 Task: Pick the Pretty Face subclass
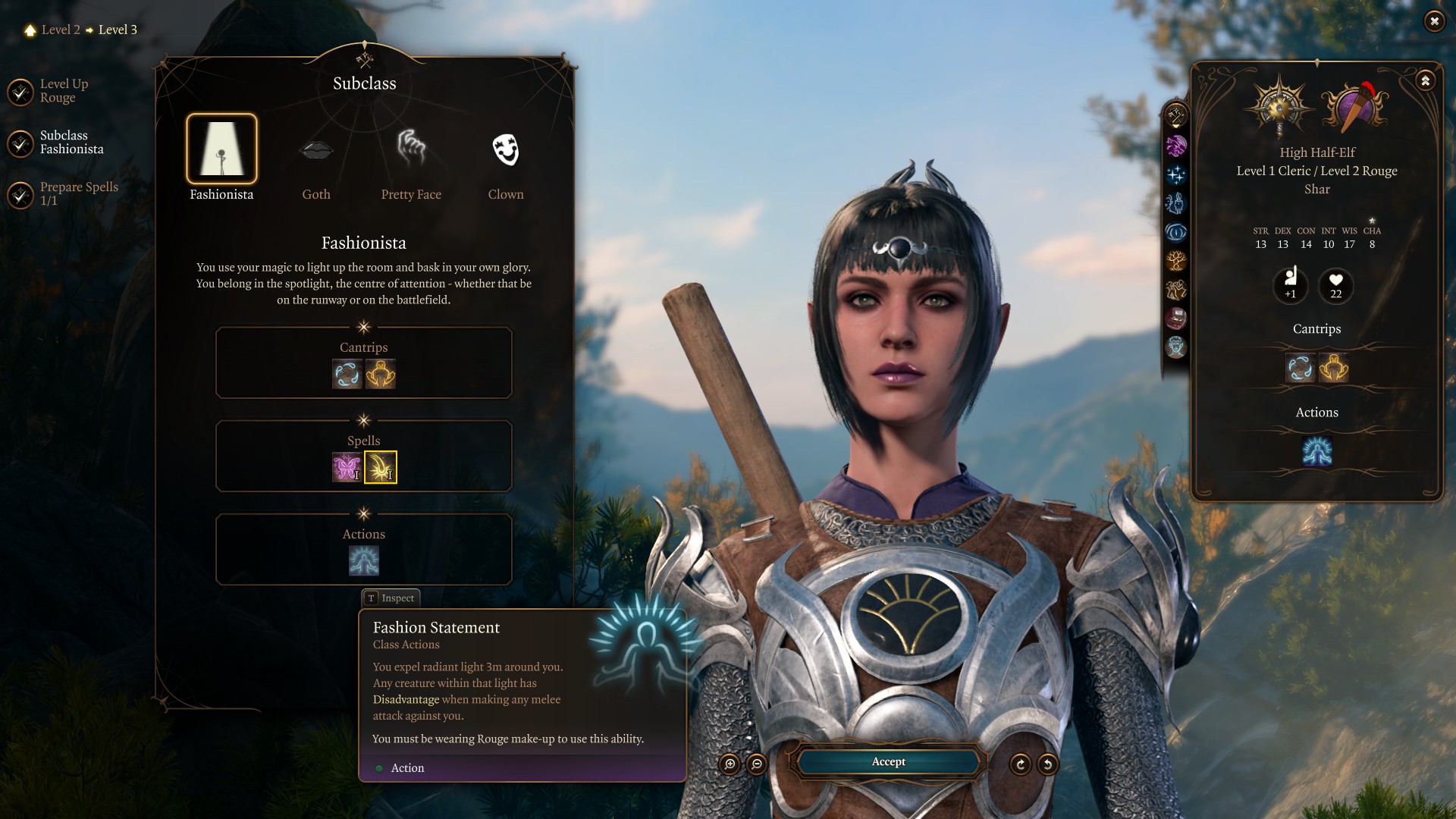tap(411, 149)
